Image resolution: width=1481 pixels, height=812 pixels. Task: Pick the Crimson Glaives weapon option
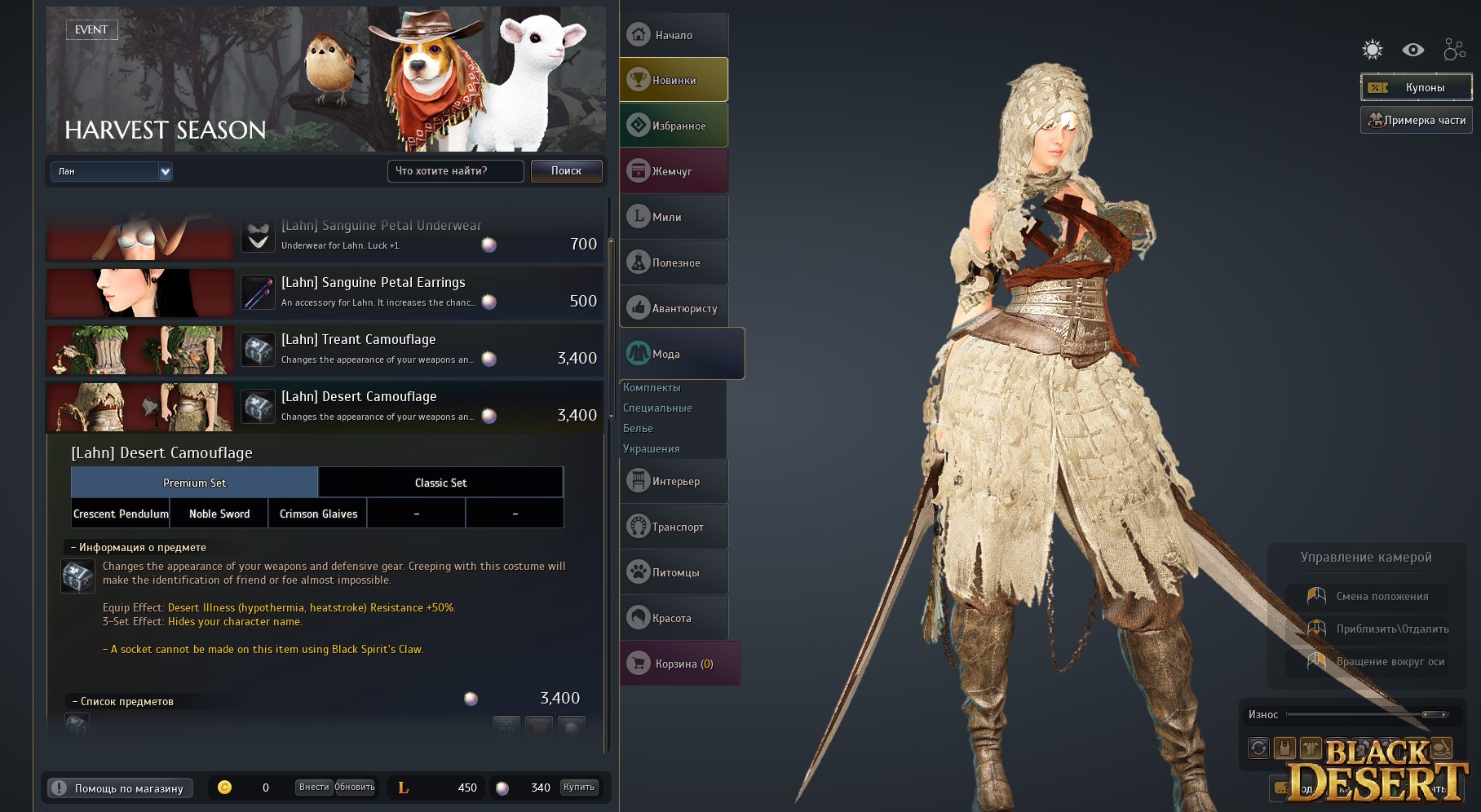[x=318, y=514]
